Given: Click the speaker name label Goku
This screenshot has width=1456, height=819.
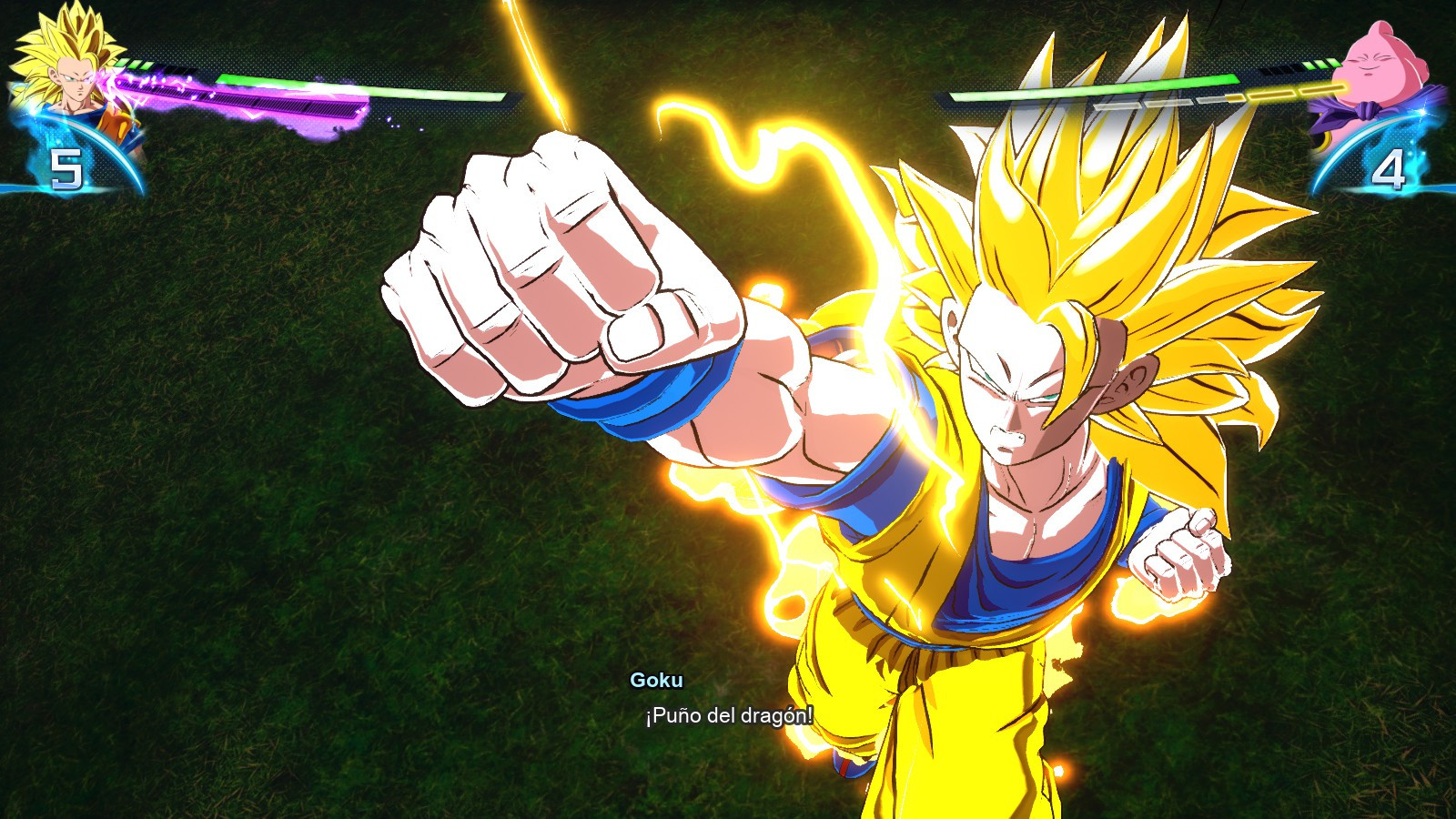Looking at the screenshot, I should tap(659, 678).
